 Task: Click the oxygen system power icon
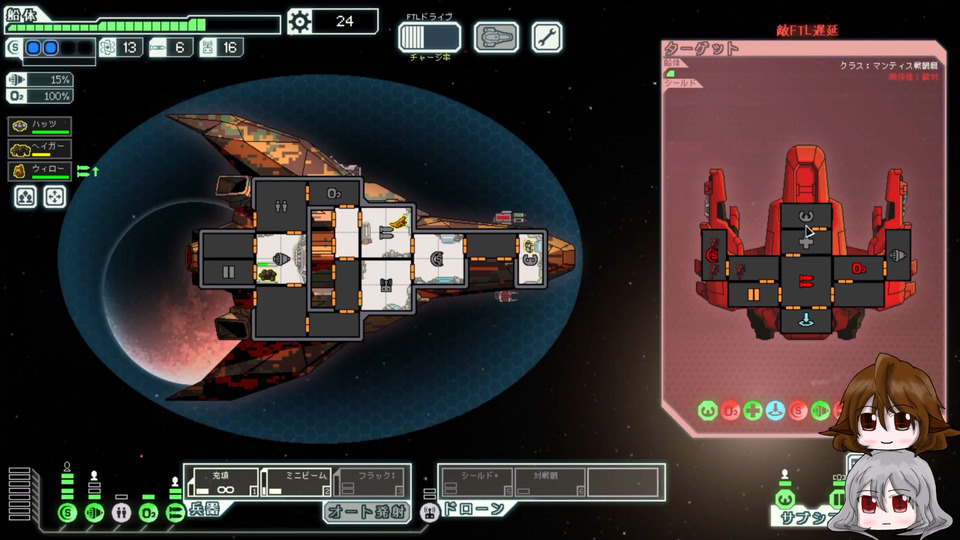pyautogui.click(x=149, y=514)
